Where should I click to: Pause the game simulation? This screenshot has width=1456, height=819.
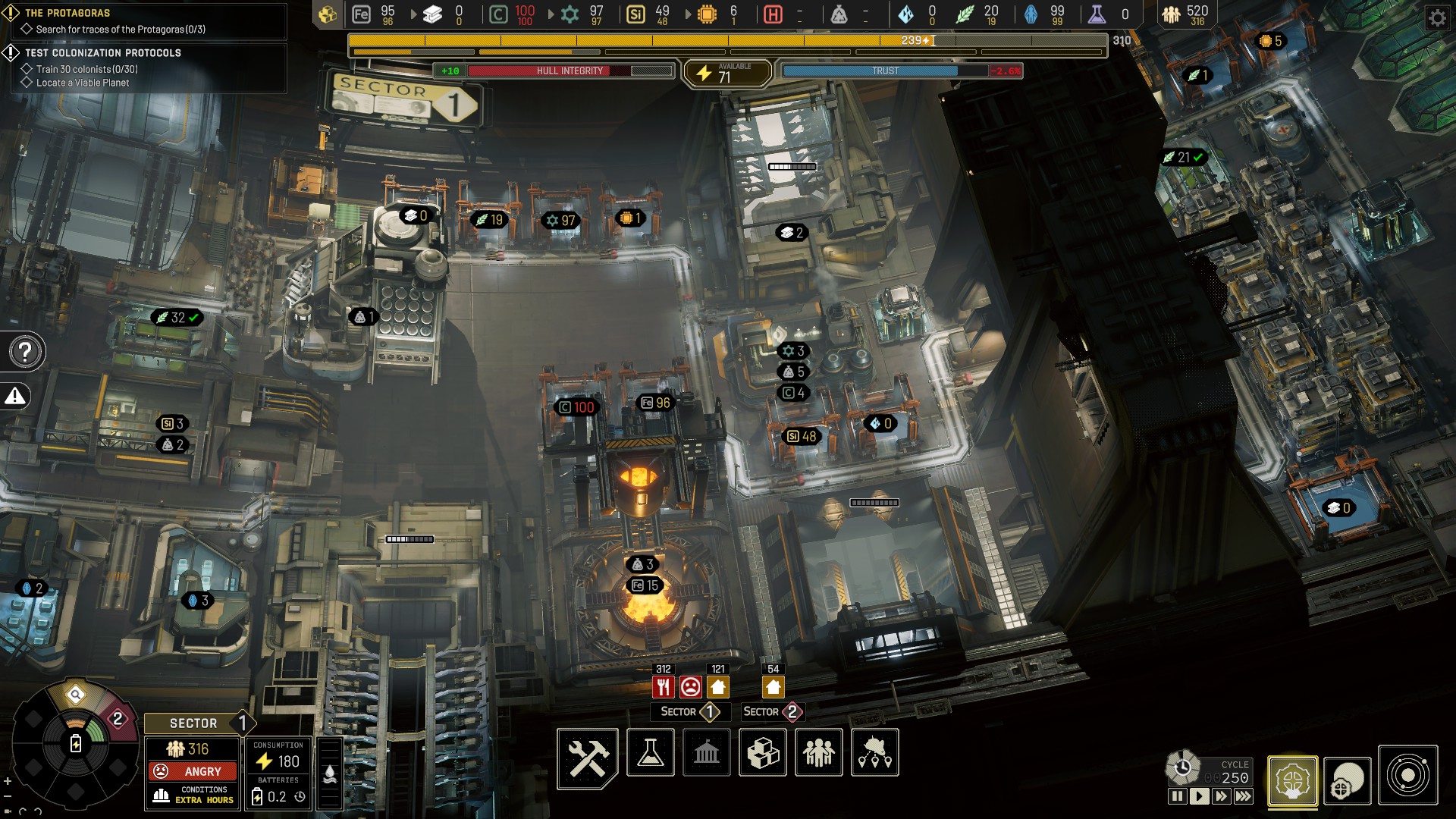click(x=1177, y=796)
